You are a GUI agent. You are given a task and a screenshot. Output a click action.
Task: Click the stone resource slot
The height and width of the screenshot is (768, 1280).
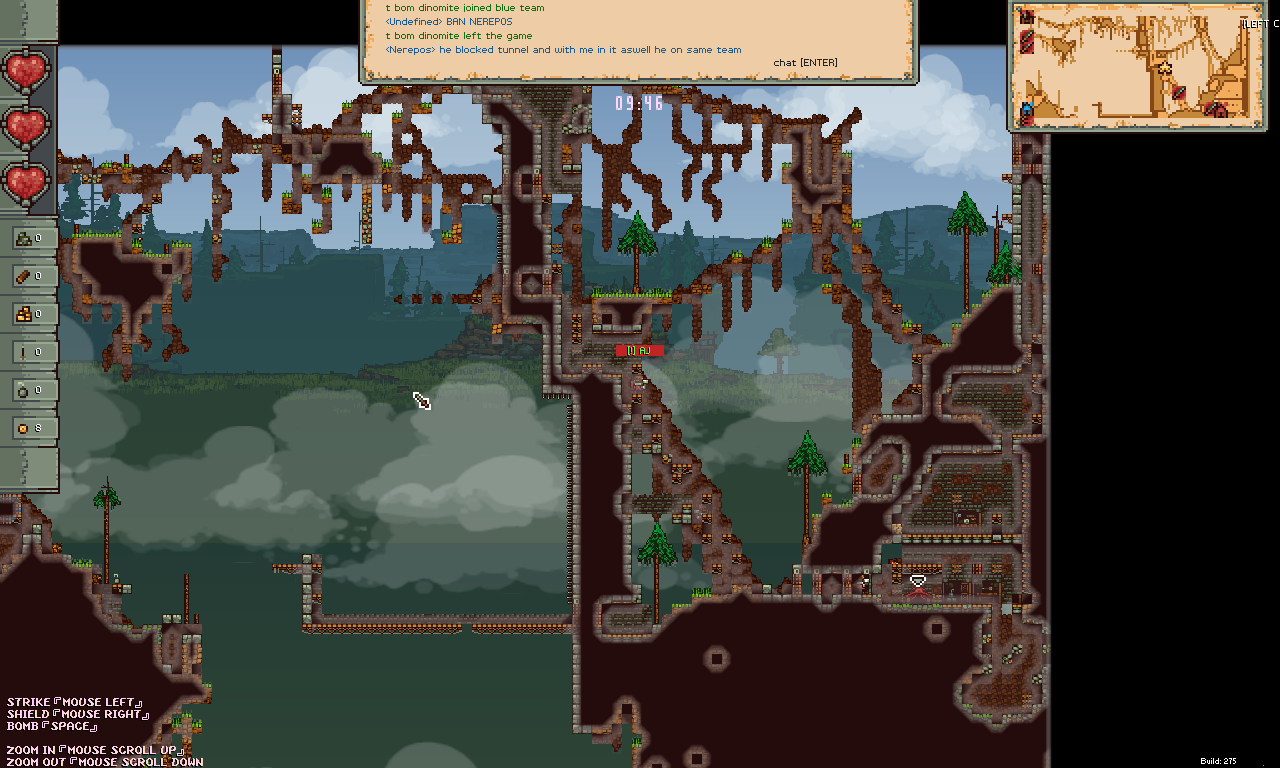[x=29, y=238]
